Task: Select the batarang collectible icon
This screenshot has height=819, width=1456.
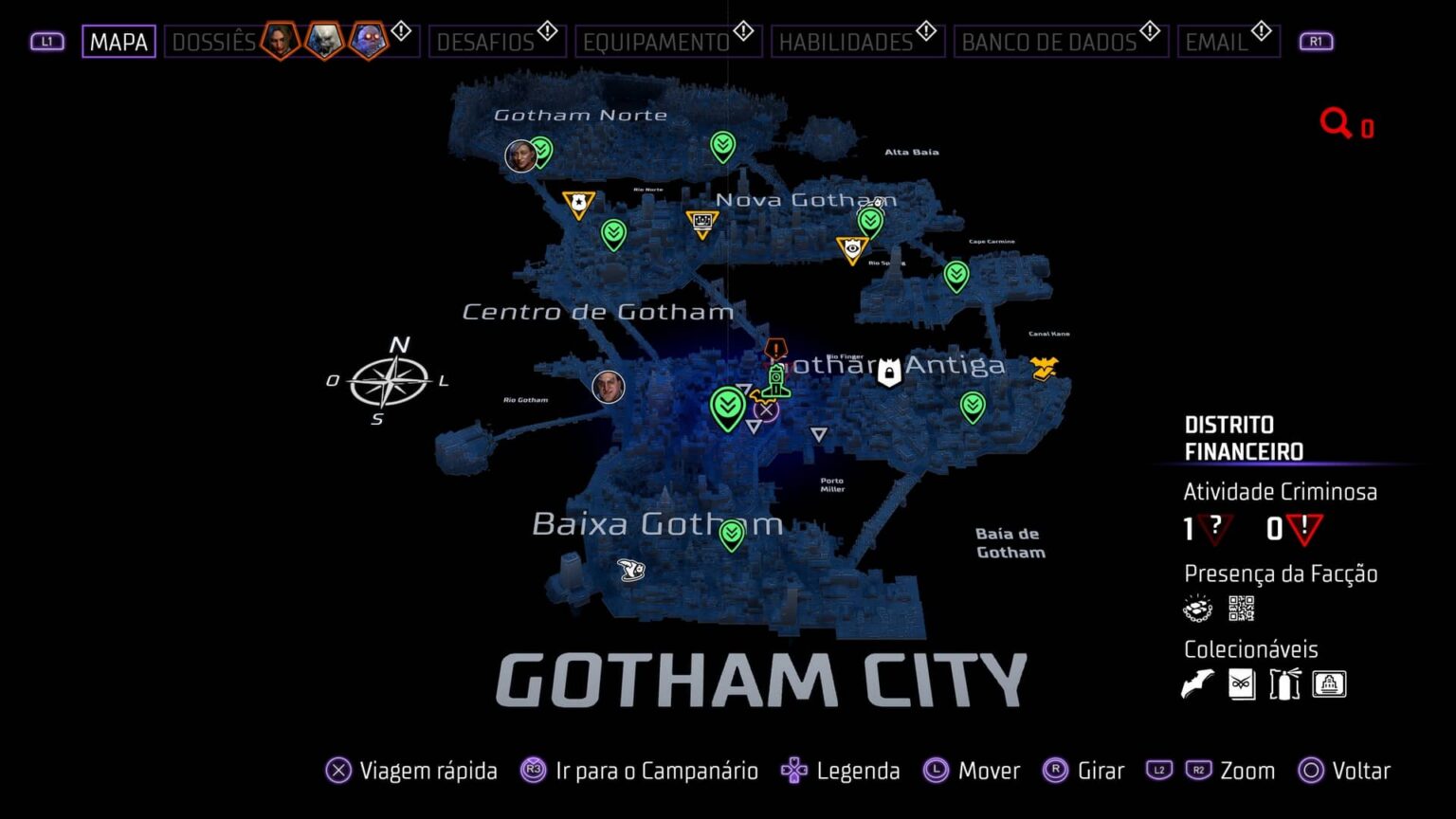Action: point(1197,682)
